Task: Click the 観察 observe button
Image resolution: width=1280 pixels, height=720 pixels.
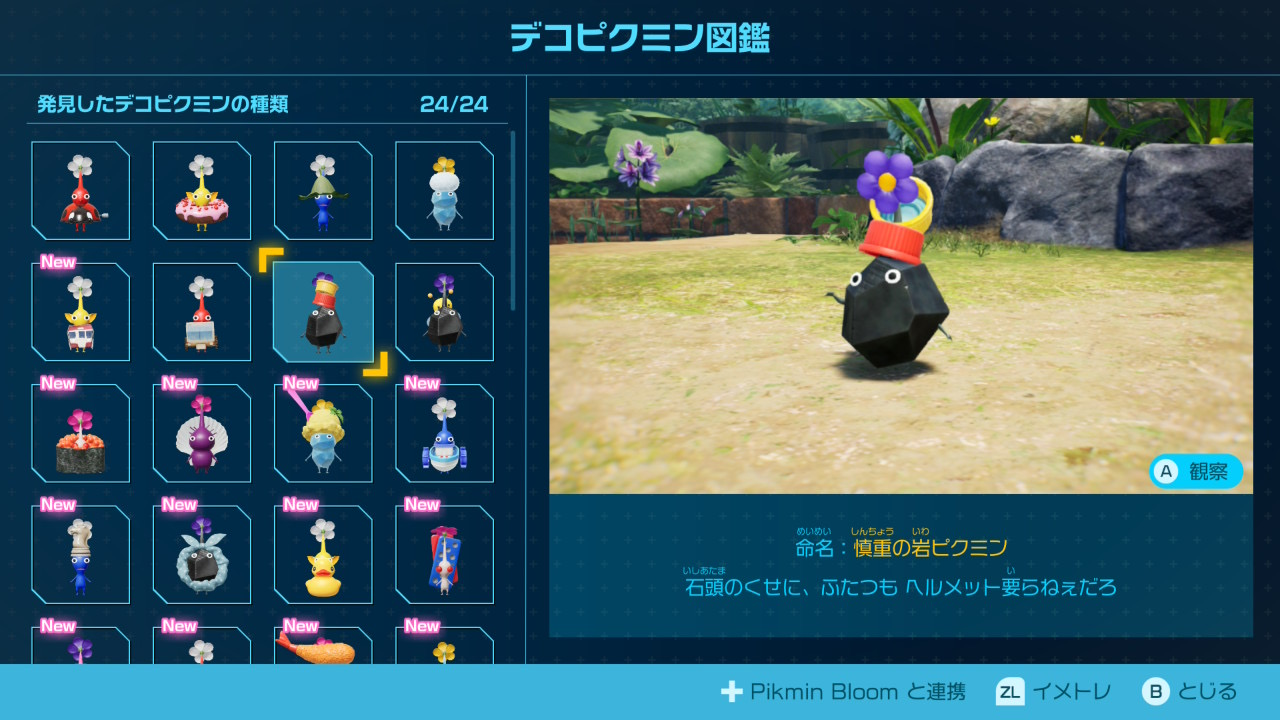Action: pyautogui.click(x=1196, y=472)
